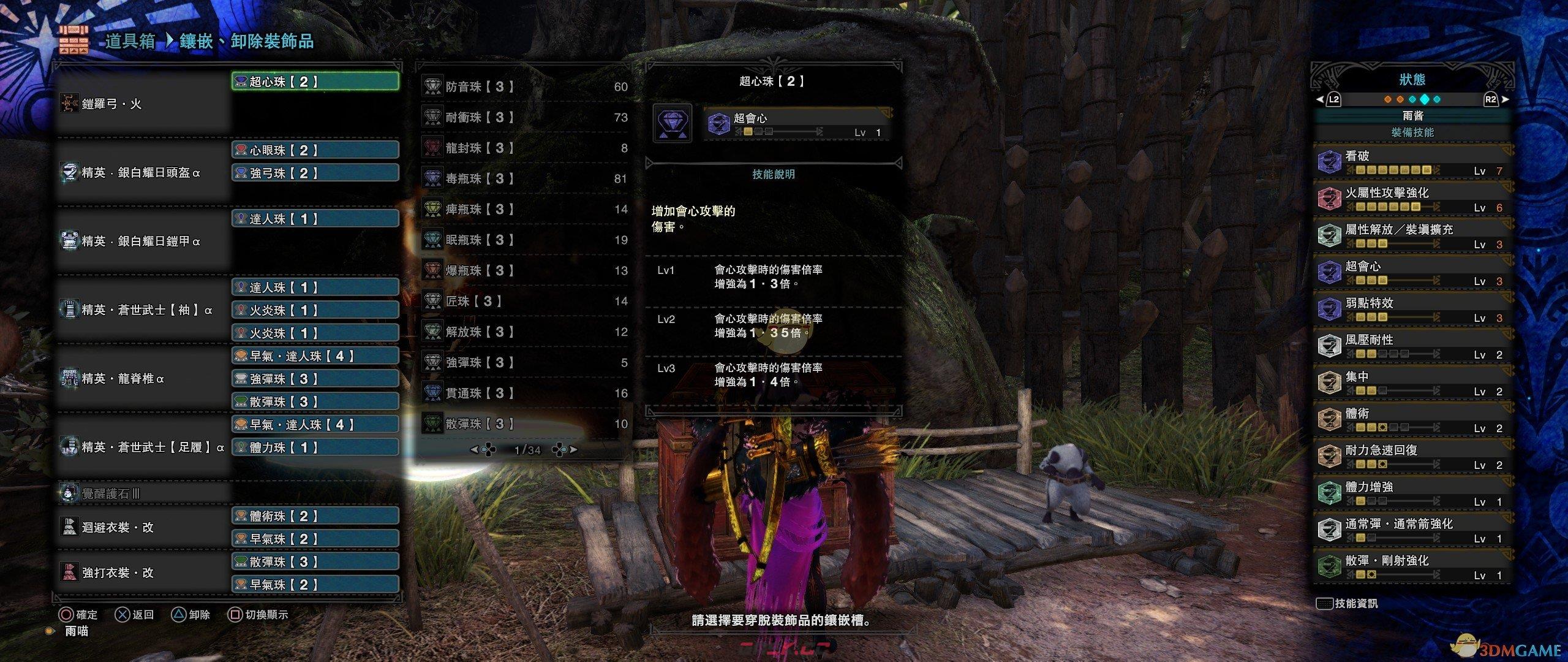Select the 強弓珠【2】 decoration slot
This screenshot has height=662, width=1568.
pyautogui.click(x=315, y=173)
